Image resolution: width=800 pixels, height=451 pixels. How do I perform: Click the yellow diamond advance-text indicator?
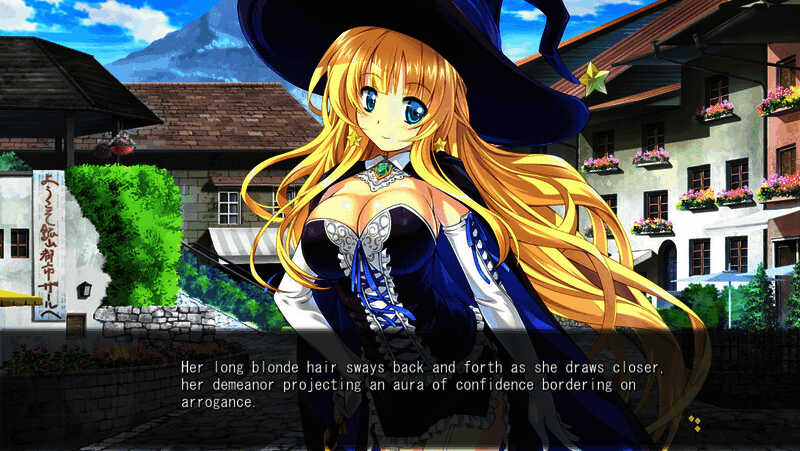point(694,423)
